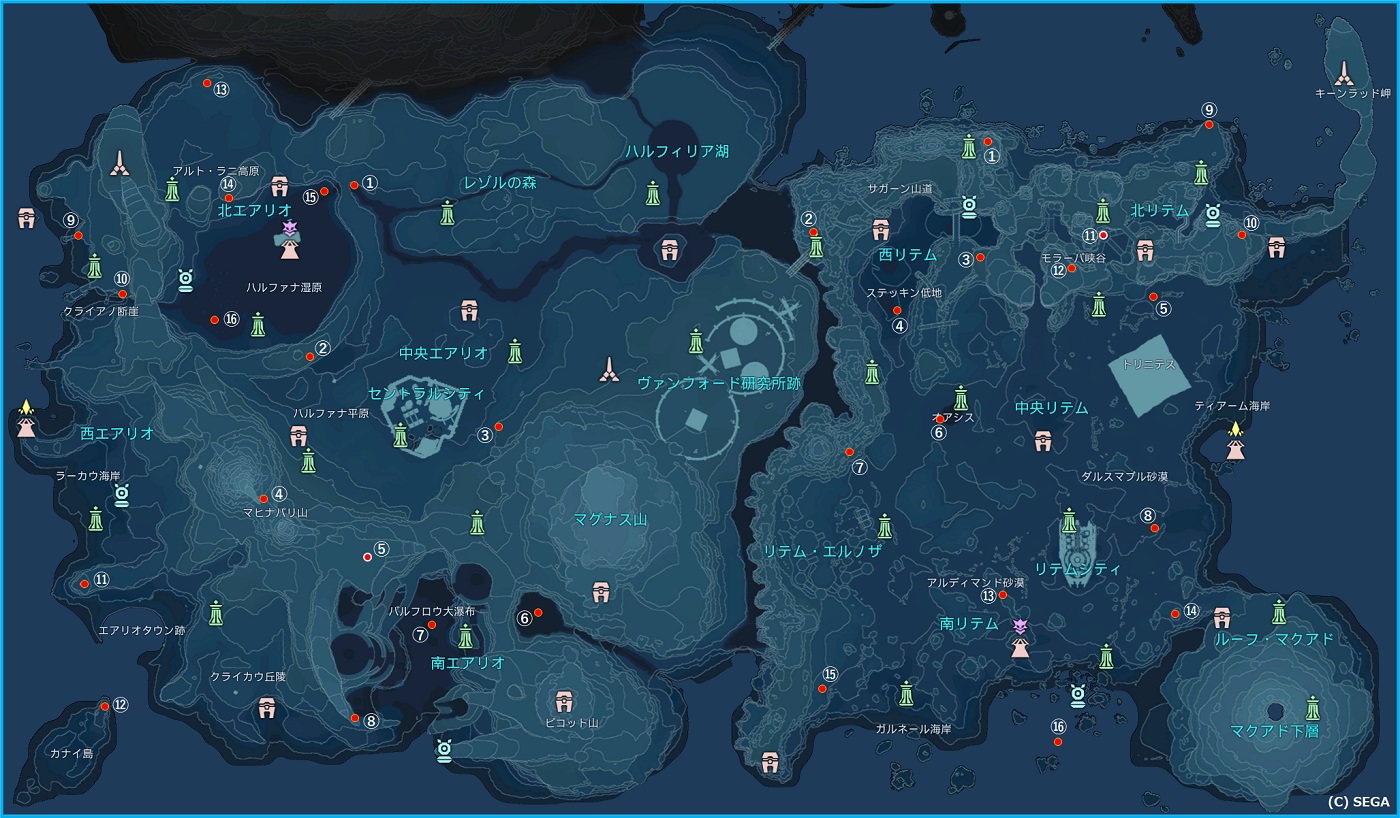This screenshot has height=818, width=1400.
Task: Click the red dot numbered 7 at バルフロウ大瀑布
Action: [x=432, y=625]
